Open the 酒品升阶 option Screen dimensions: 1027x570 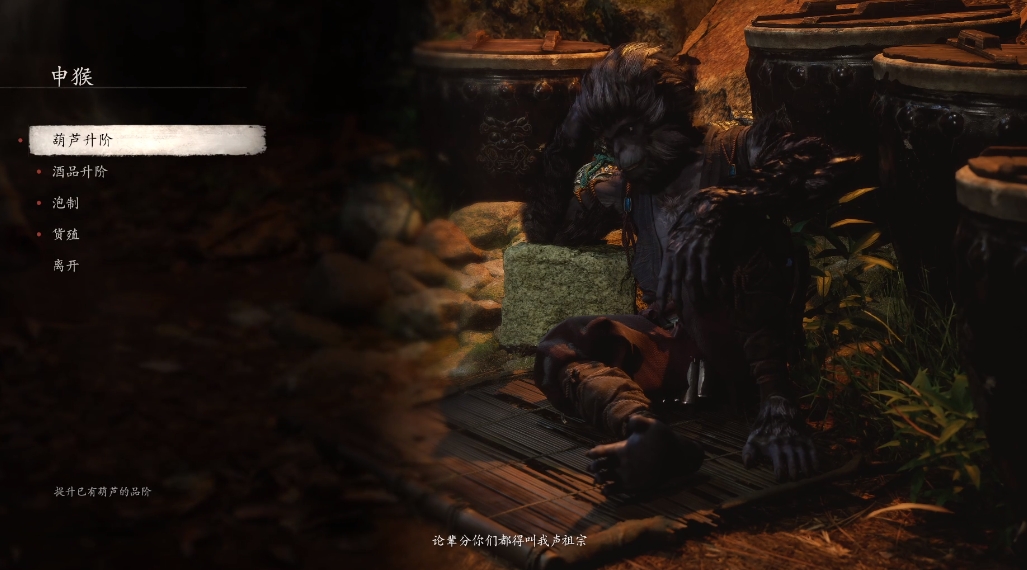(x=80, y=172)
